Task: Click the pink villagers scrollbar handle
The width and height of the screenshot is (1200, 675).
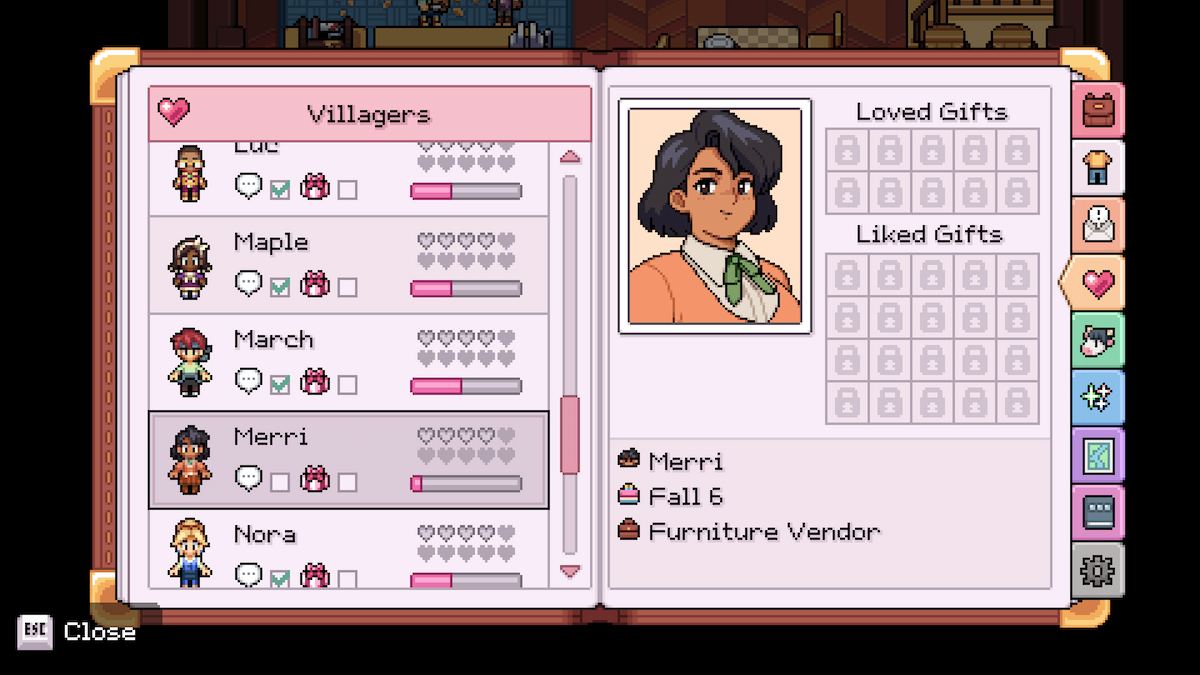Action: tap(570, 434)
